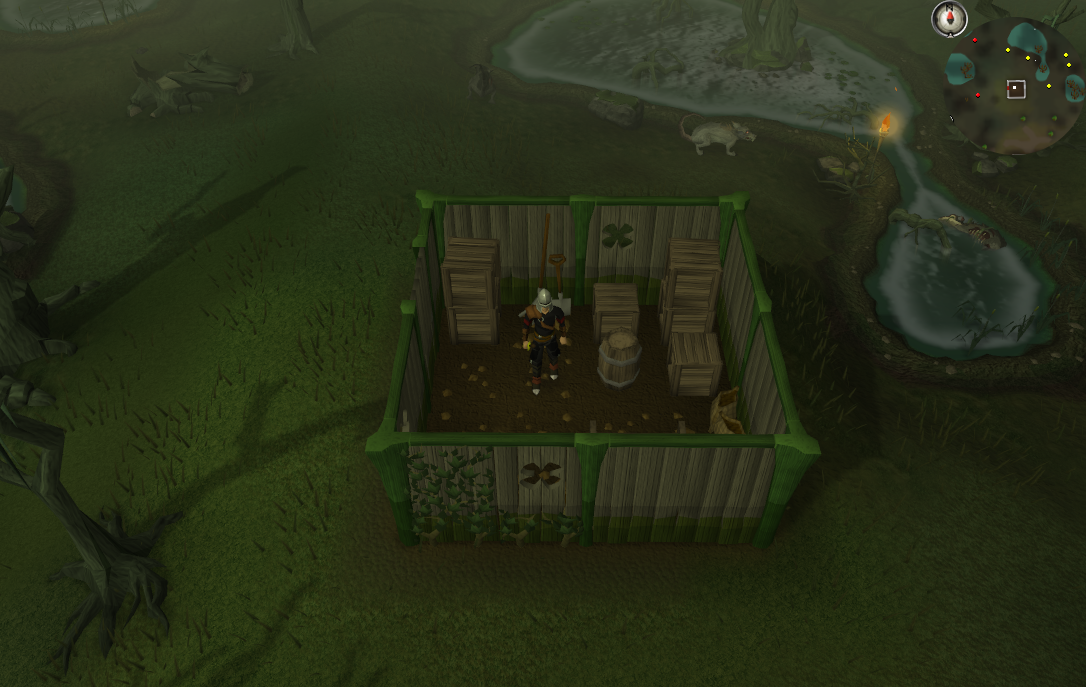Click the circular minimap
The height and width of the screenshot is (687, 1086).
pyautogui.click(x=1014, y=87)
